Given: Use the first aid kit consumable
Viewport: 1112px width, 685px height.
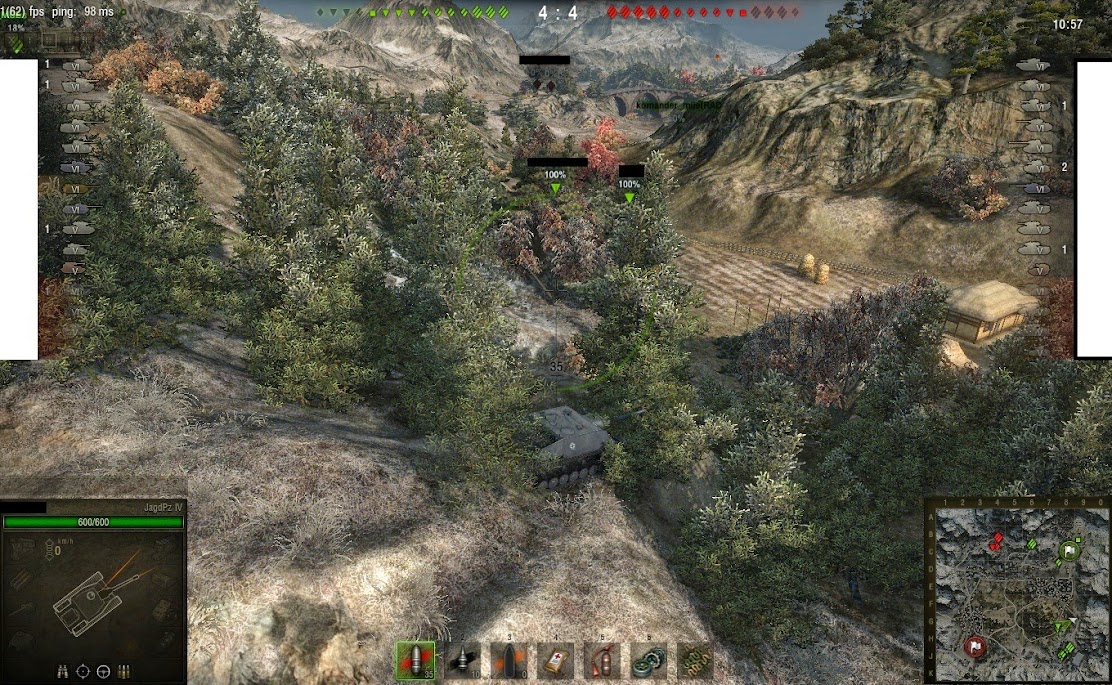Looking at the screenshot, I should pos(556,661).
